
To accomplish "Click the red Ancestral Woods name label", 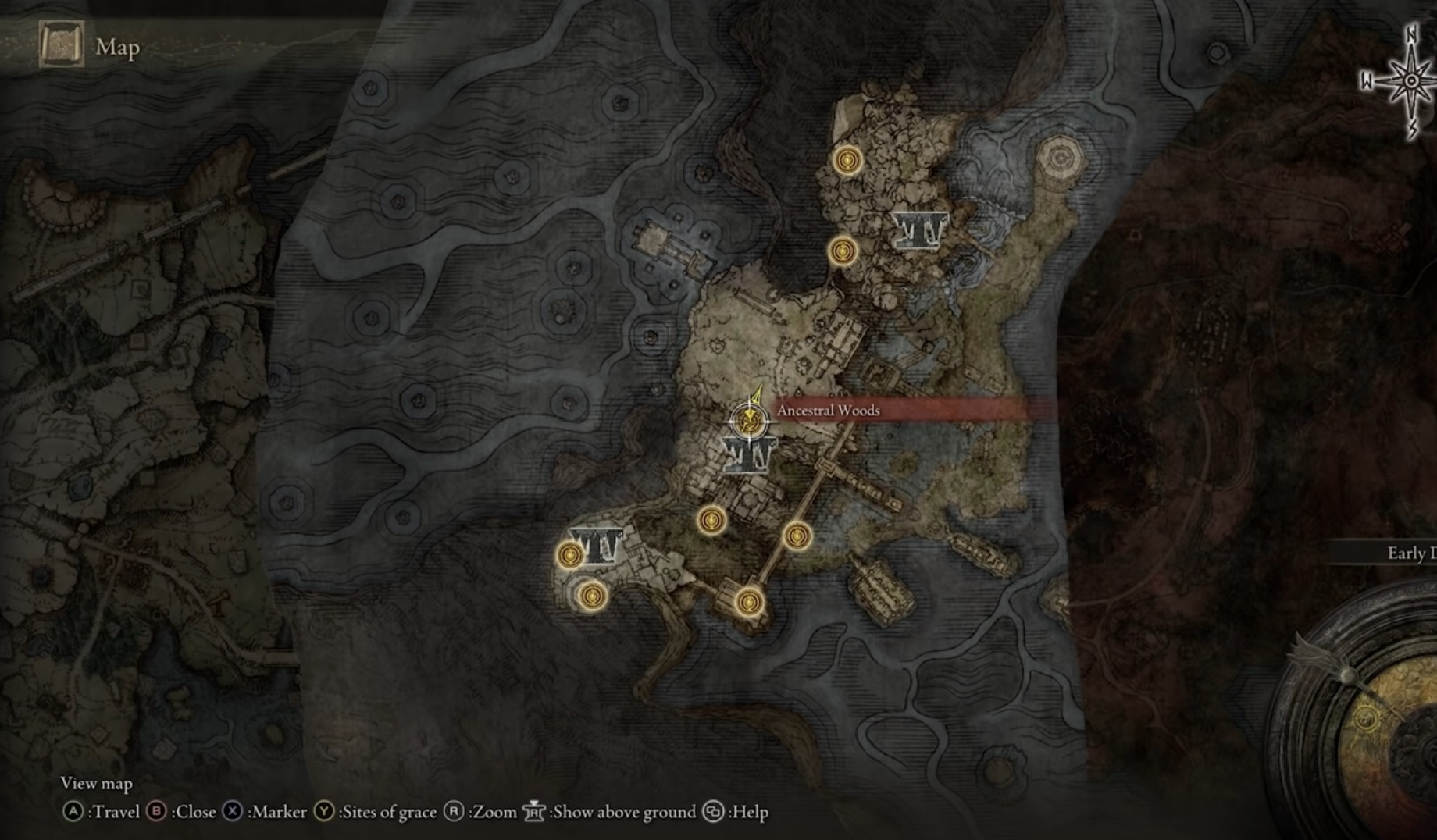I will coord(828,411).
